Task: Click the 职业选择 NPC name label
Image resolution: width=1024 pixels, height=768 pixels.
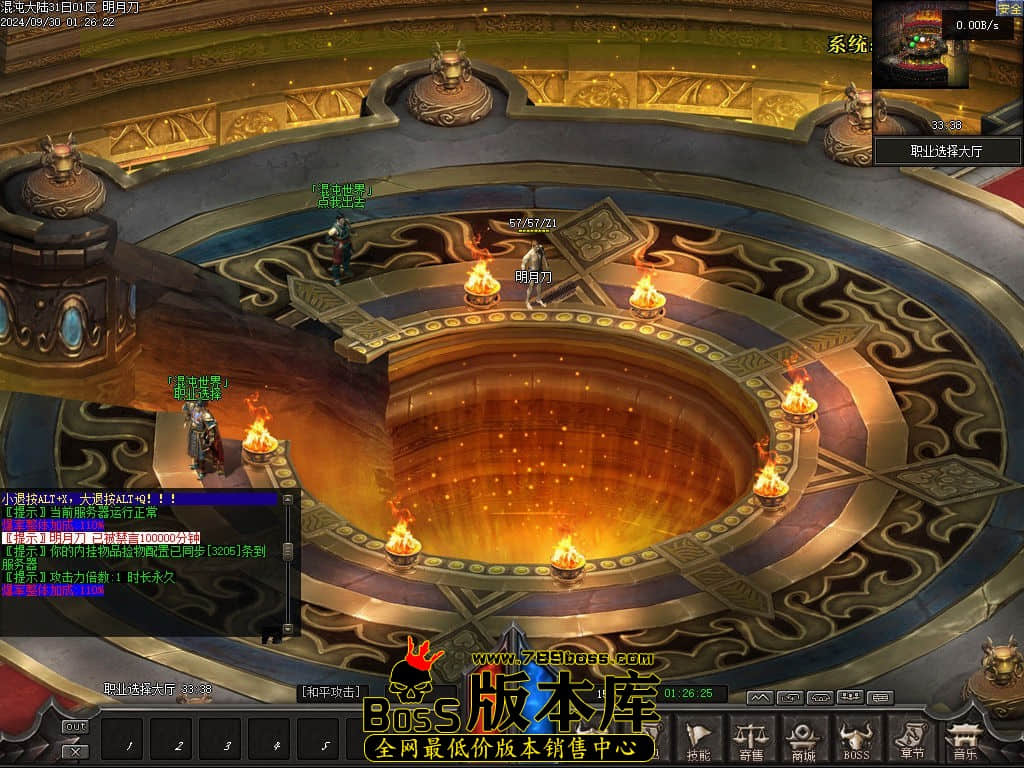Action: 197,394
